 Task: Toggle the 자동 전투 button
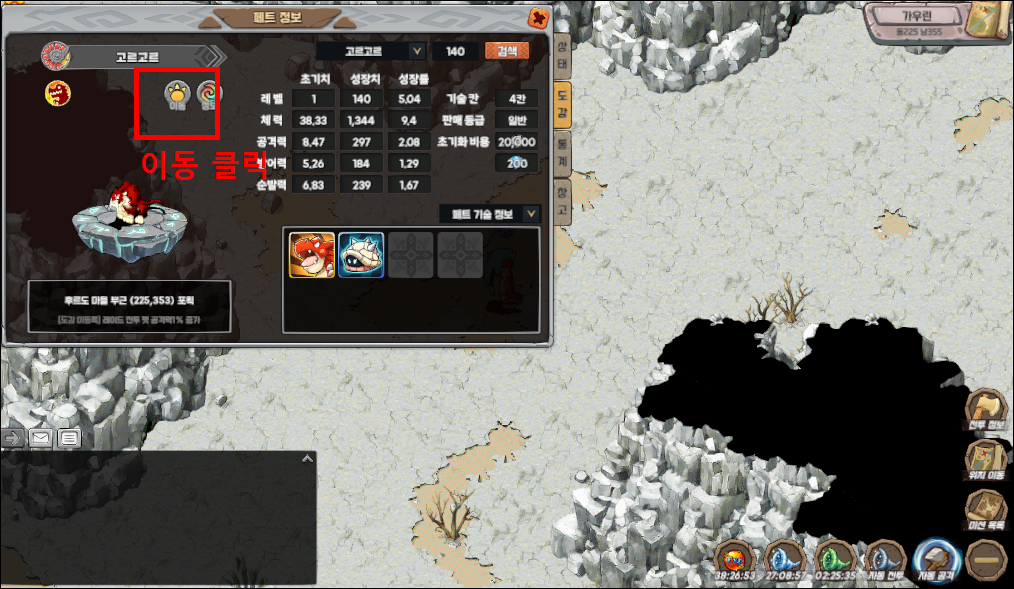(x=885, y=560)
